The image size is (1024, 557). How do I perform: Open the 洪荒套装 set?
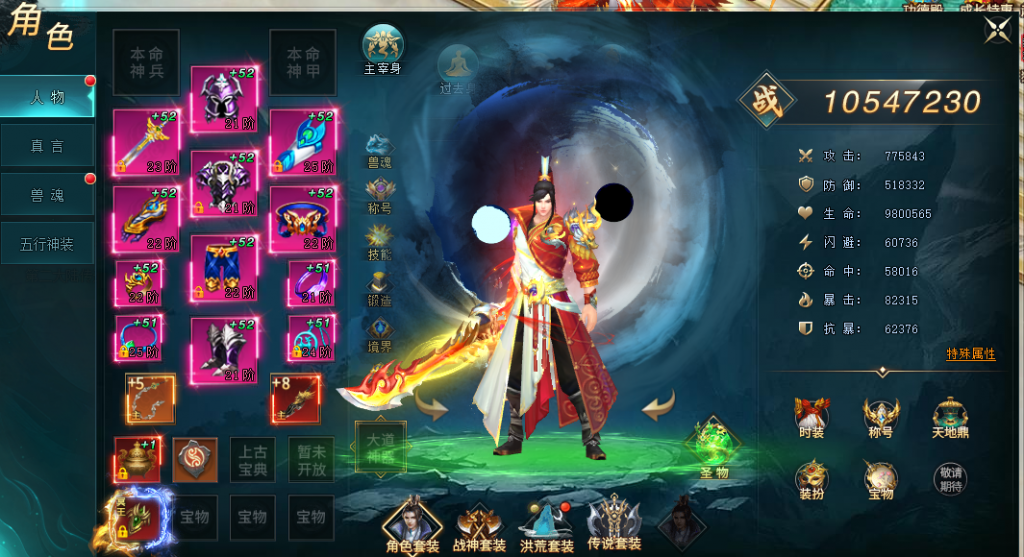pyautogui.click(x=546, y=524)
